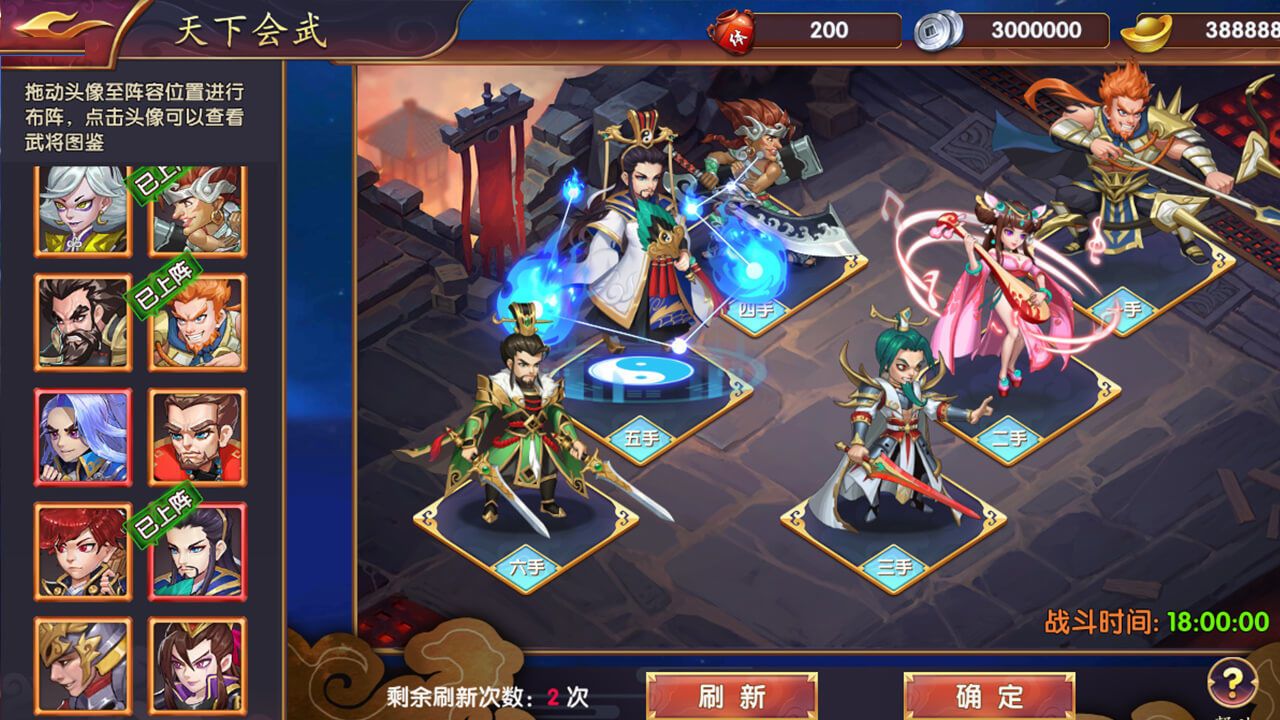Click the silver coin currency icon
The image size is (1280, 720).
937,29
